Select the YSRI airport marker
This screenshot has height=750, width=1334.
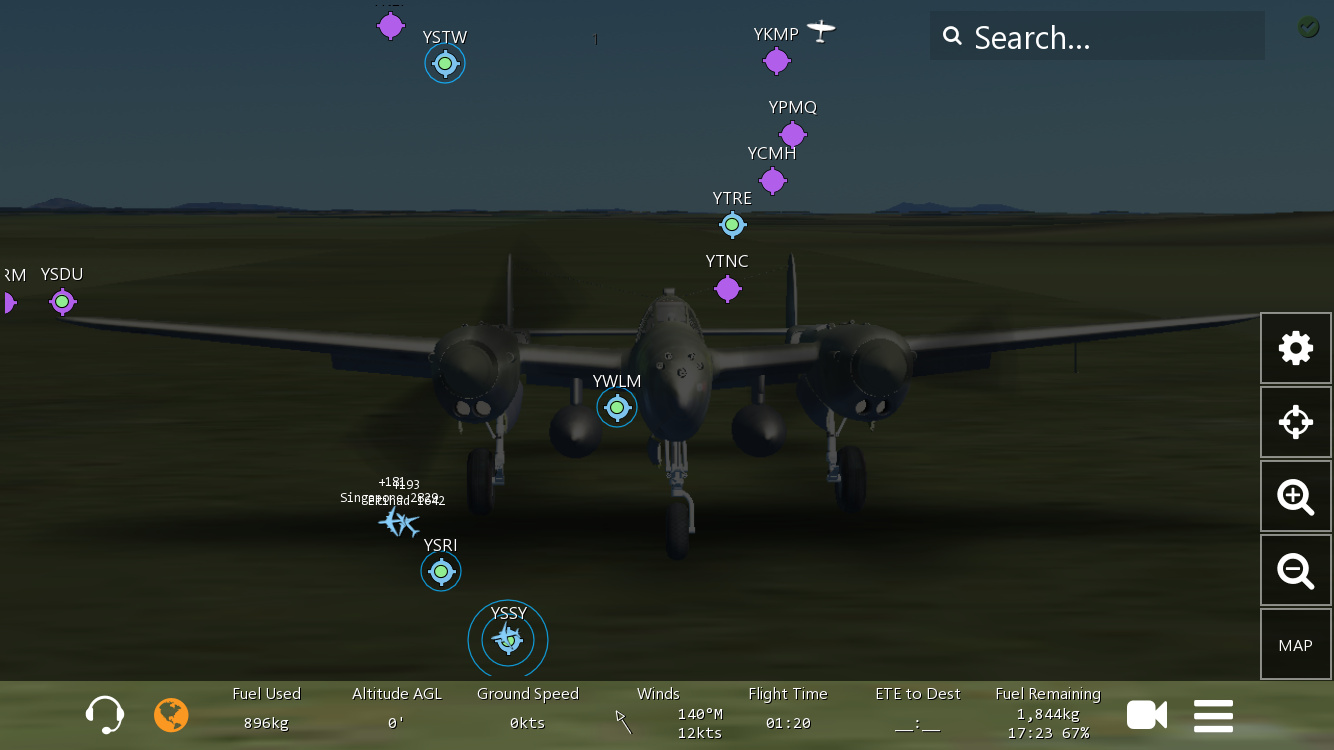[x=441, y=571]
